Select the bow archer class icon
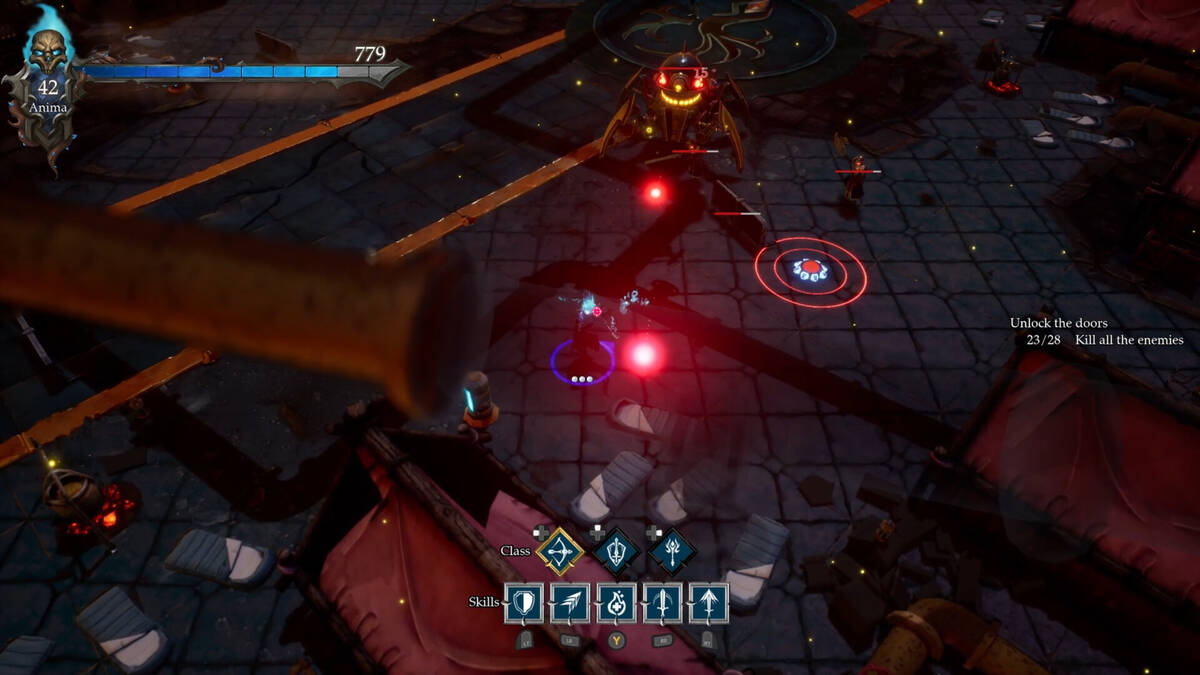Viewport: 1200px width, 675px height. 560,550
